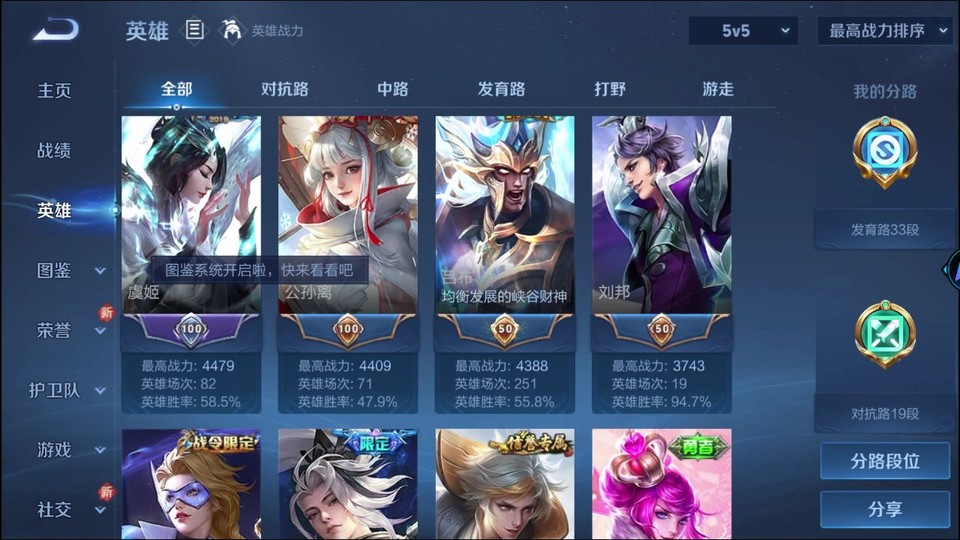Switch to the 对抗路 tab
This screenshot has height=540, width=960.
(285, 89)
